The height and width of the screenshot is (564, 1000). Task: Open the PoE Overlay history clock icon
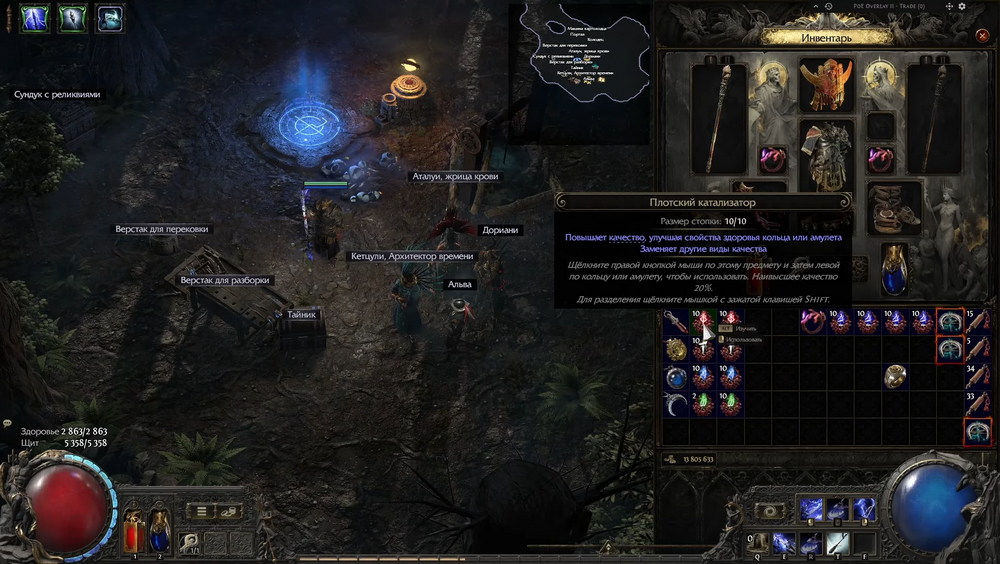click(830, 7)
